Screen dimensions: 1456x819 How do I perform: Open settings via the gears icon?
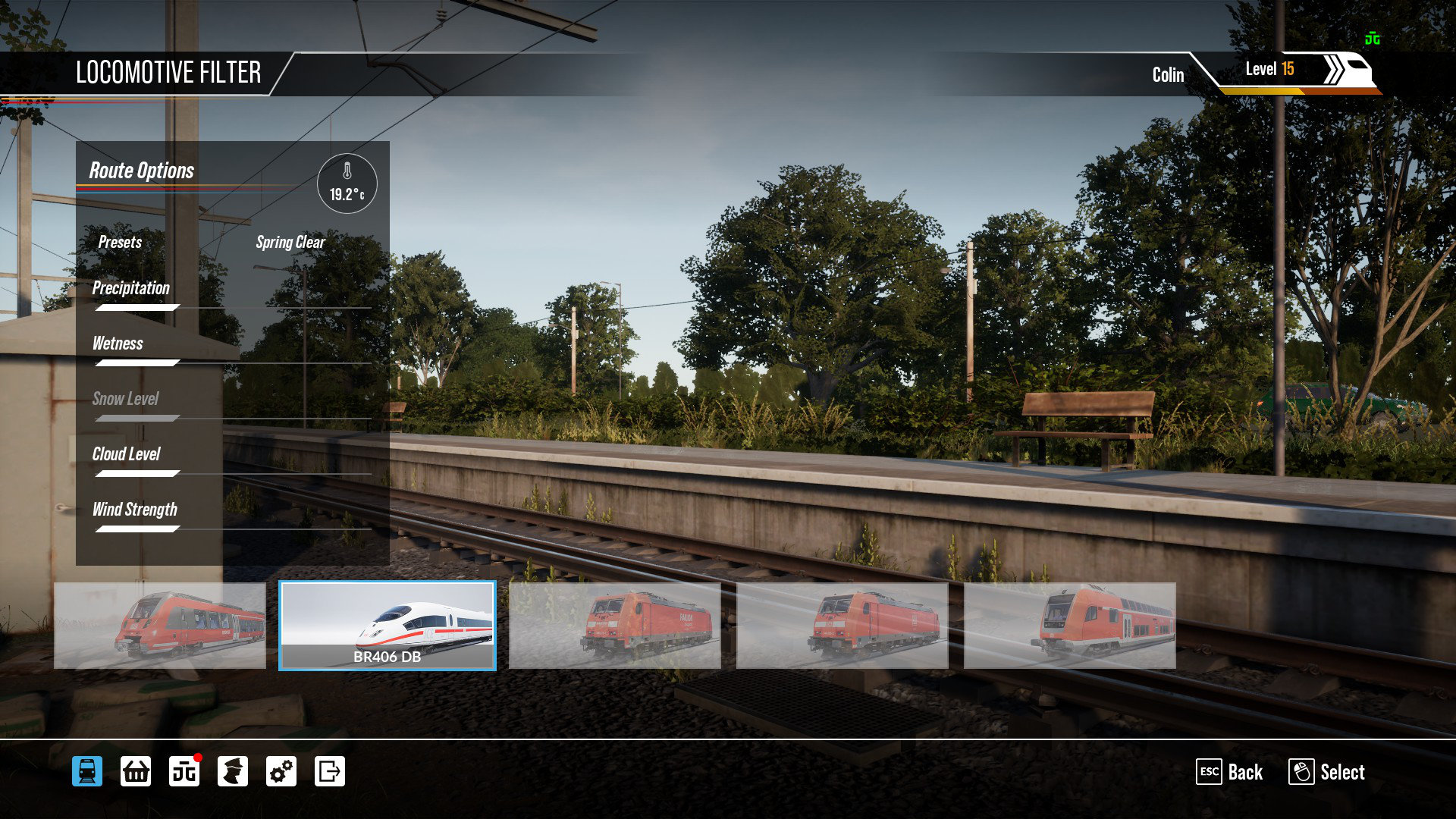tap(281, 772)
